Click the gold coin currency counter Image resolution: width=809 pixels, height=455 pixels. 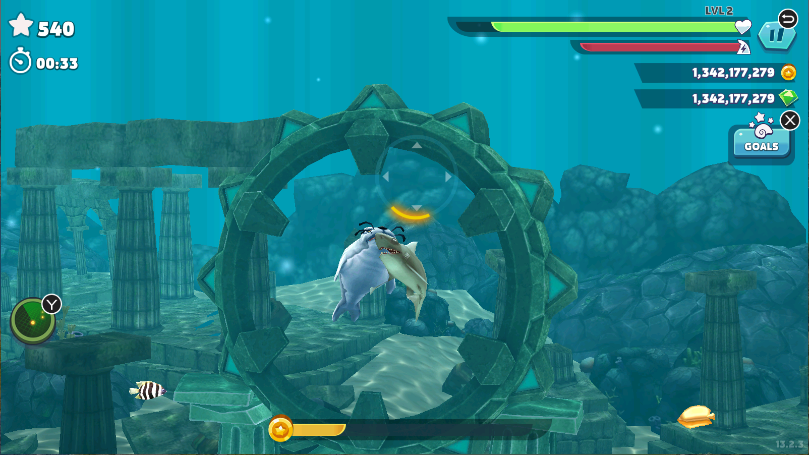point(716,73)
